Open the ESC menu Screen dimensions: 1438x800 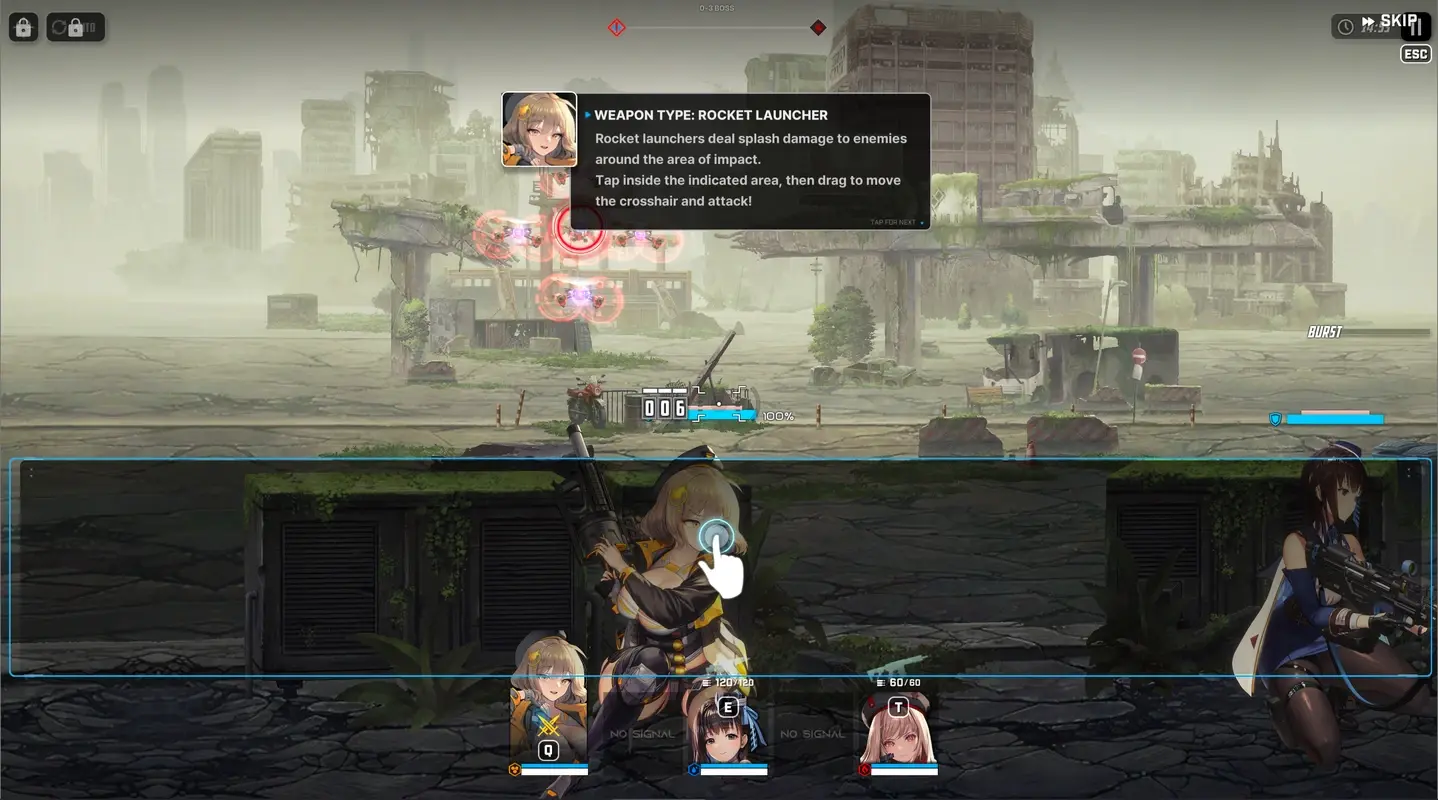tap(1415, 54)
